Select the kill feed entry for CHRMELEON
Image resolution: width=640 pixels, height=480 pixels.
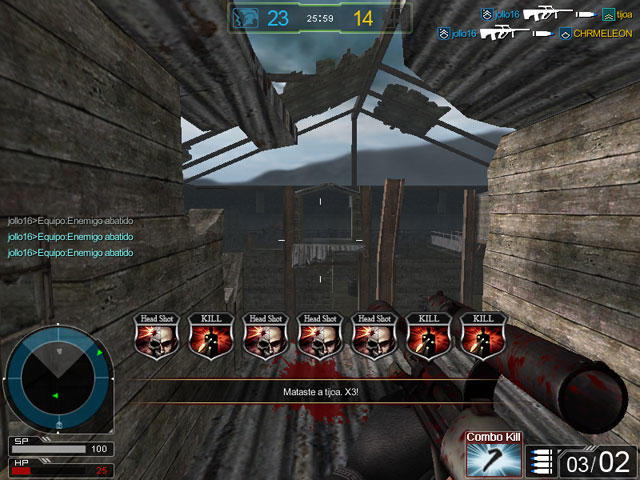tap(538, 33)
